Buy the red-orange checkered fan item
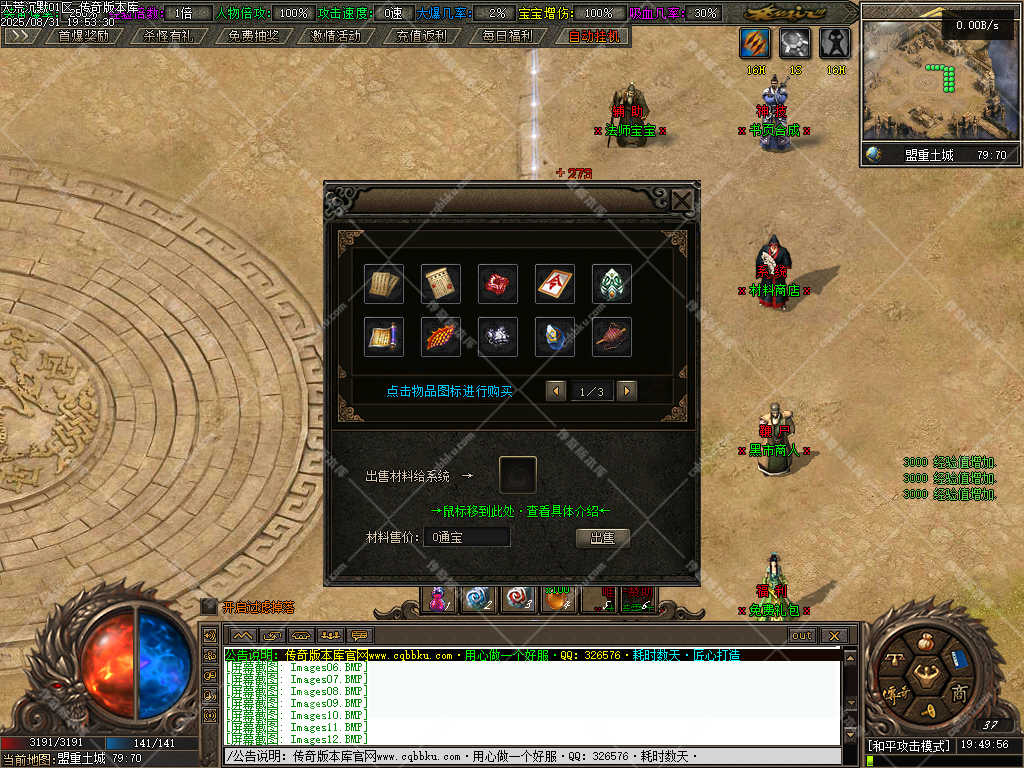Viewport: 1024px width, 768px height. (x=441, y=337)
